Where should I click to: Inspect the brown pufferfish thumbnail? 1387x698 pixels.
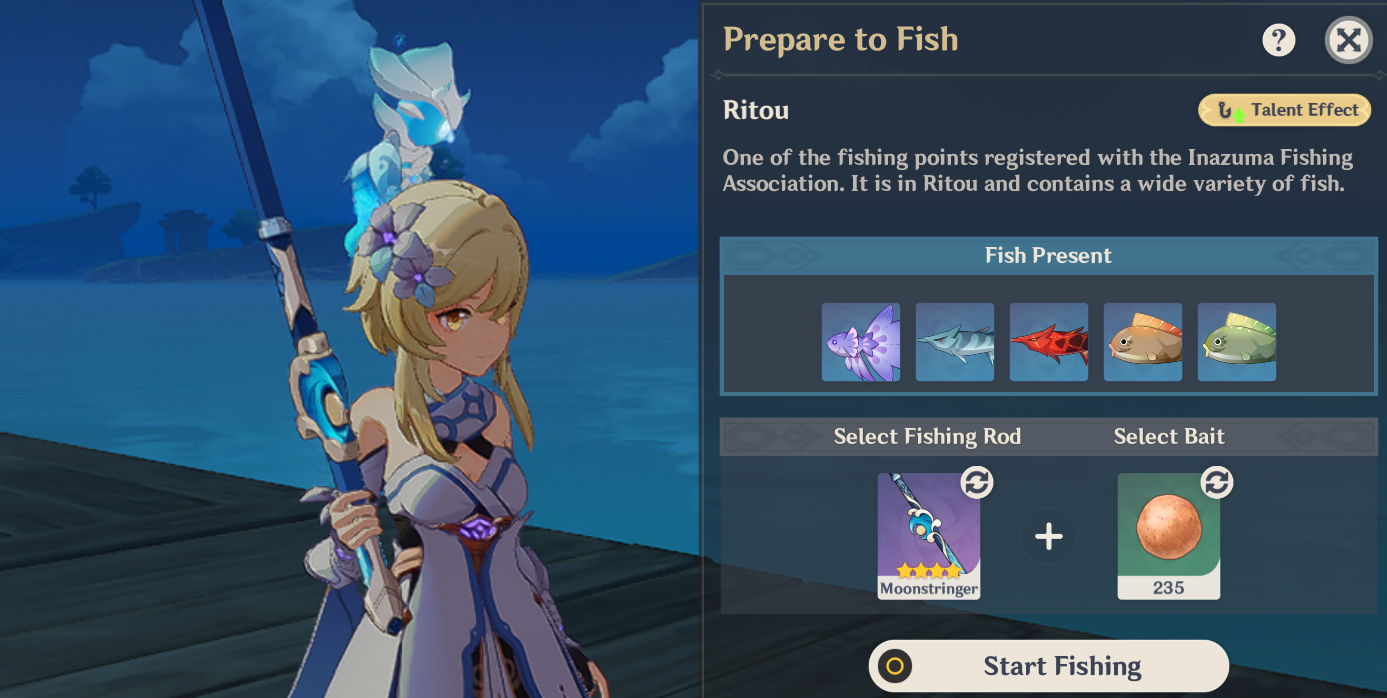[x=1143, y=342]
